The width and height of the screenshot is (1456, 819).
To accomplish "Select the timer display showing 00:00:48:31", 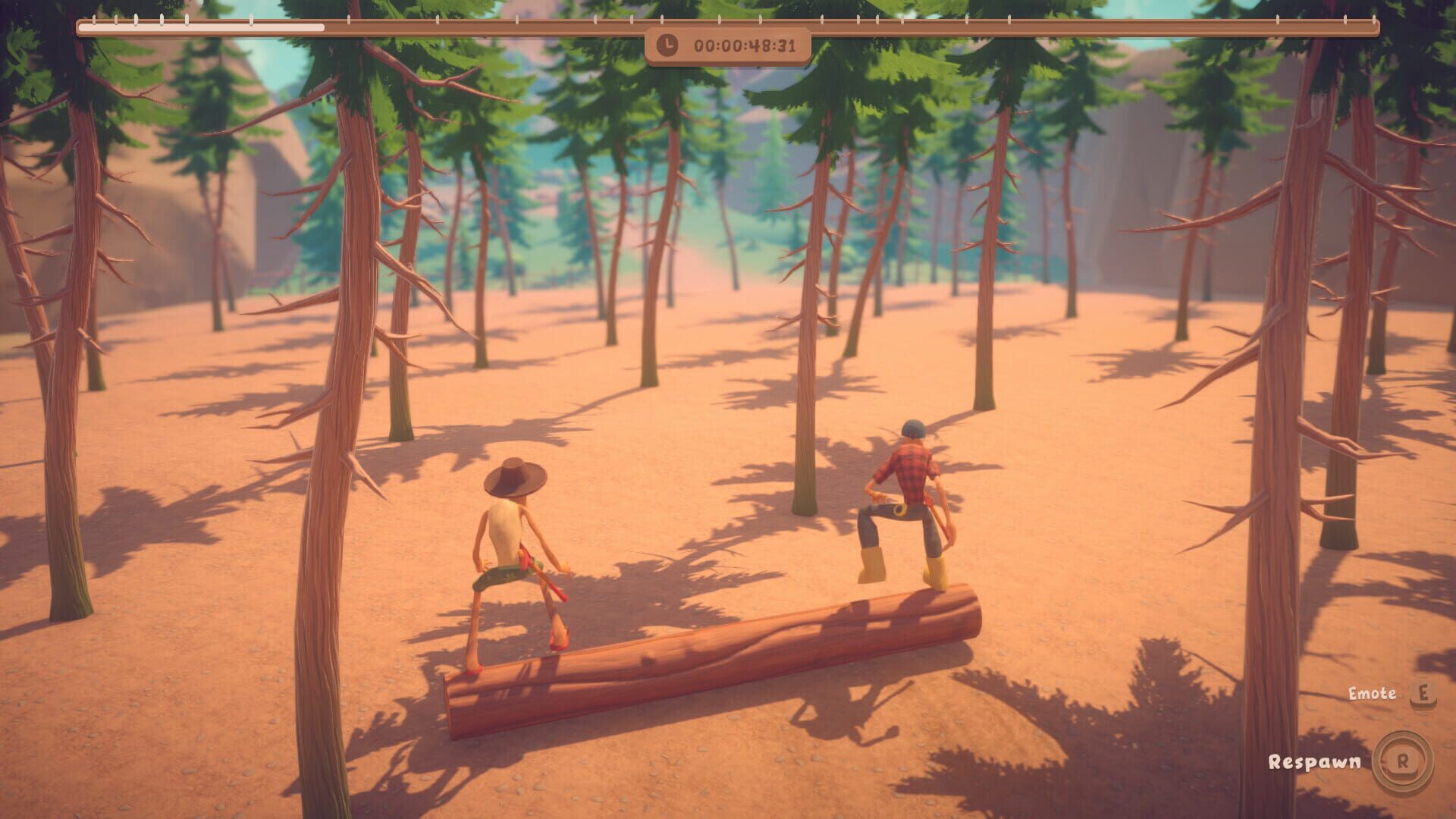I will (x=747, y=47).
